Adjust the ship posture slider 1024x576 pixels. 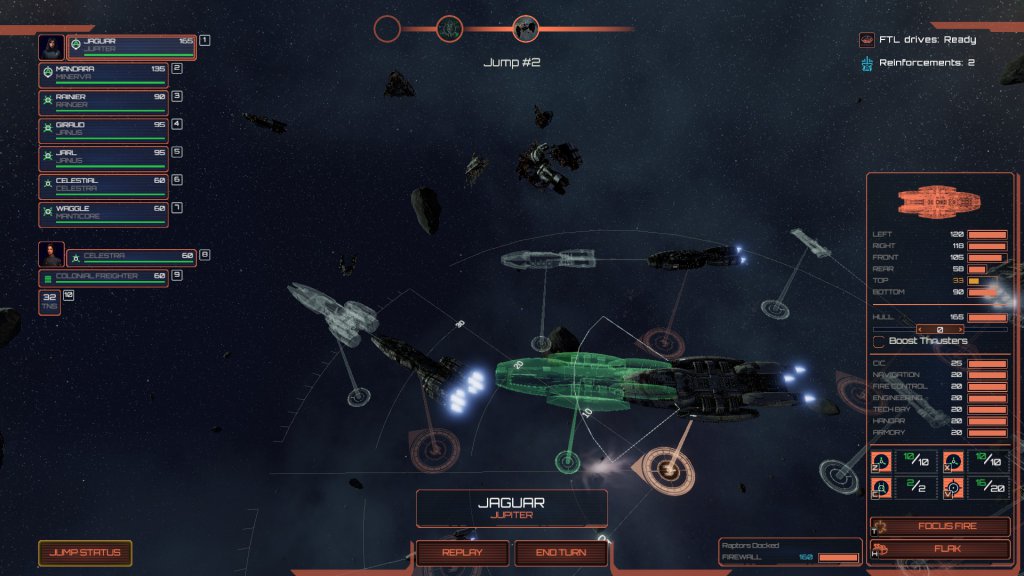[940, 328]
